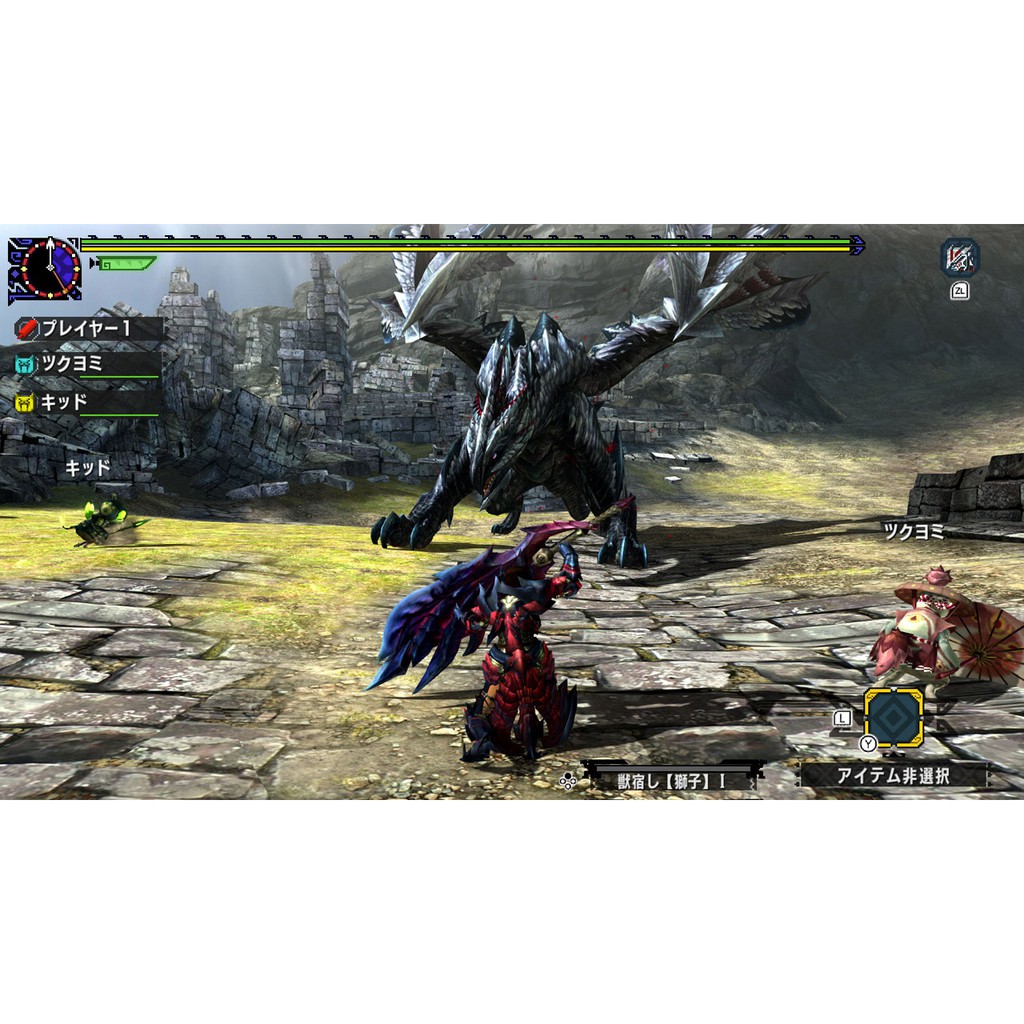Select the weapon icon in top-right corner
The width and height of the screenshot is (1024, 1024).
click(959, 258)
